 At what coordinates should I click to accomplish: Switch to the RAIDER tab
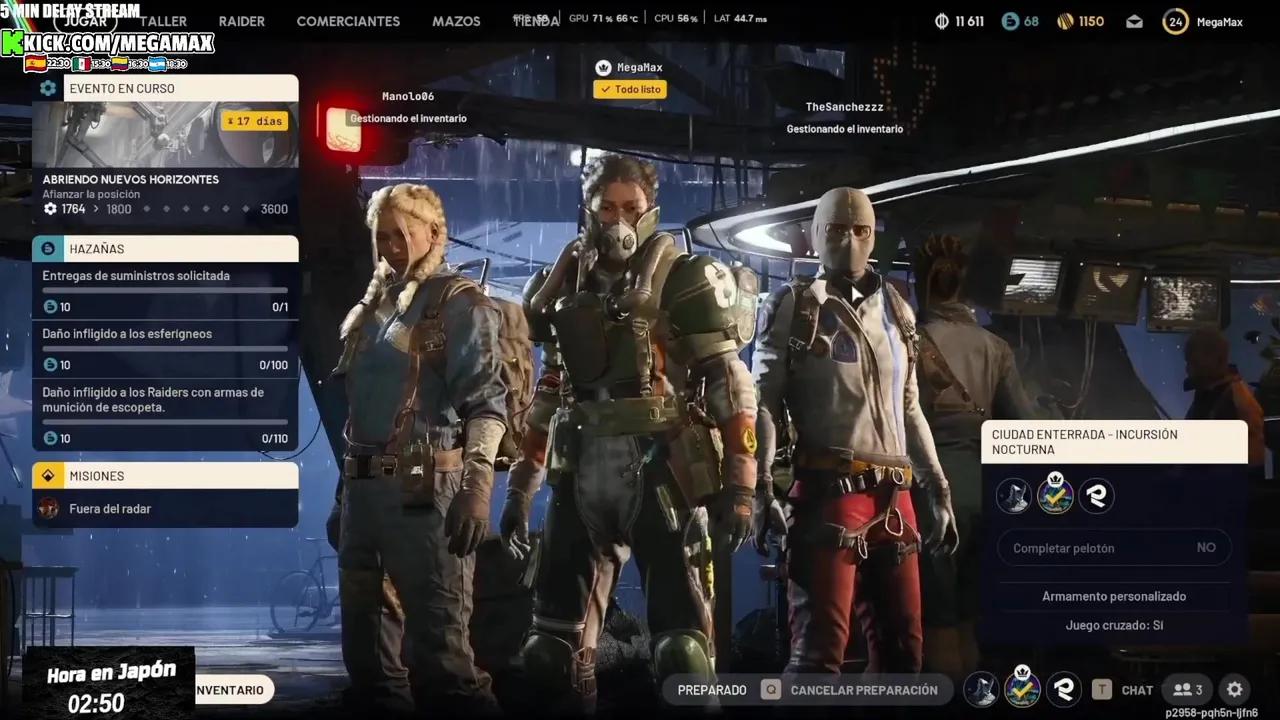pyautogui.click(x=241, y=21)
